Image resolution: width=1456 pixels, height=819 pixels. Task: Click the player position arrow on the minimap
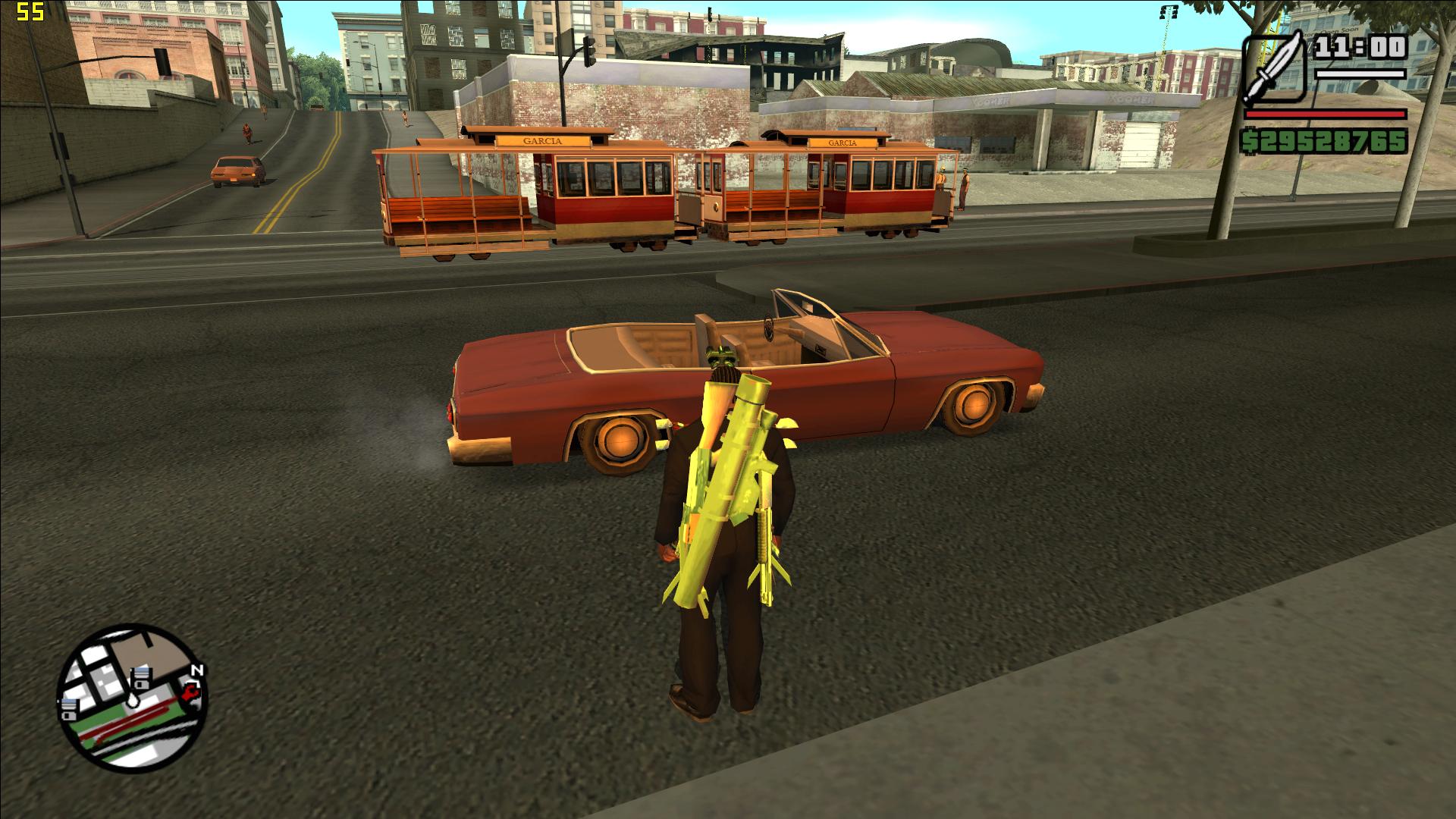(133, 701)
